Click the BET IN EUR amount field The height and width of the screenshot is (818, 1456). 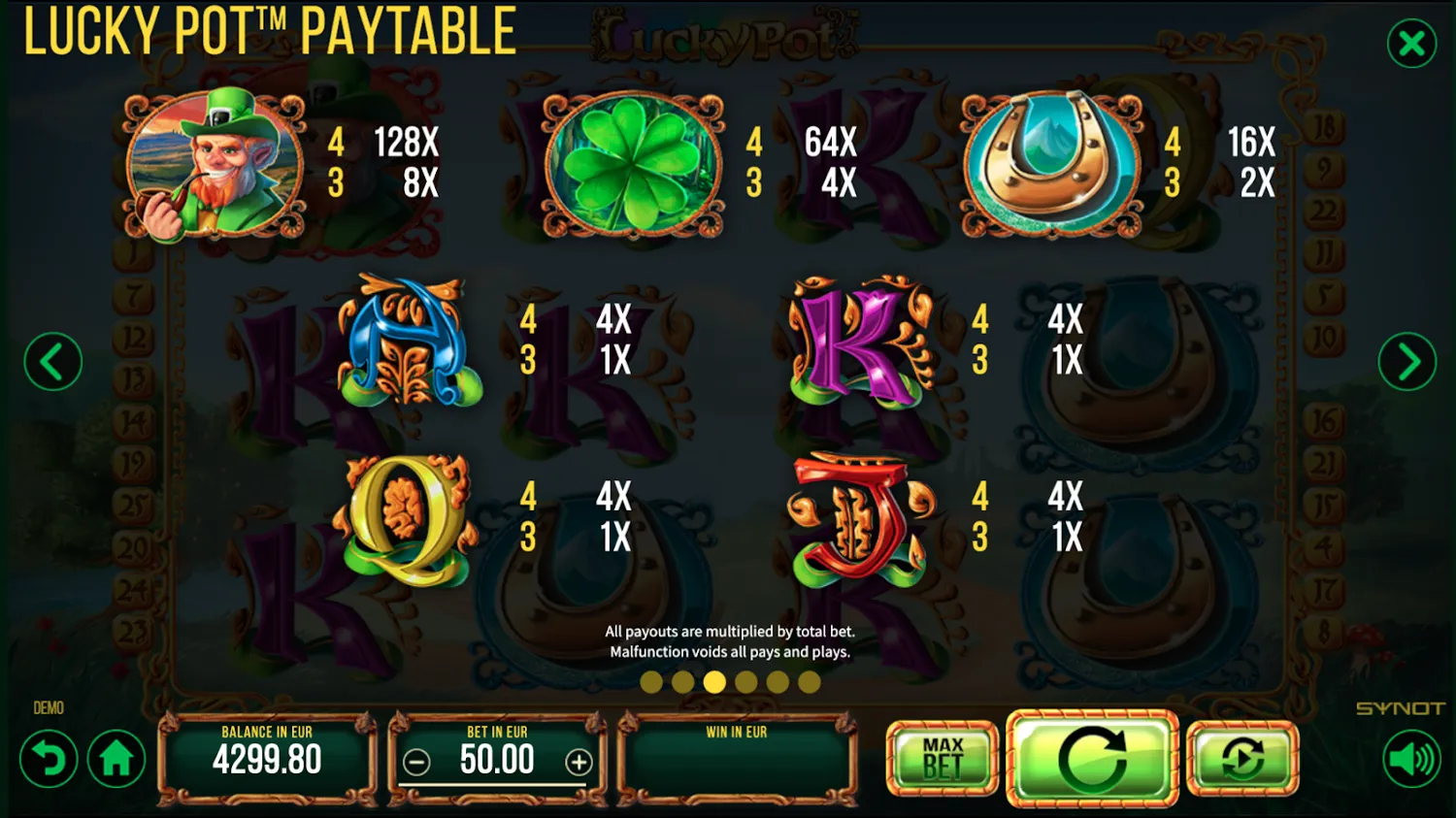pyautogui.click(x=497, y=761)
